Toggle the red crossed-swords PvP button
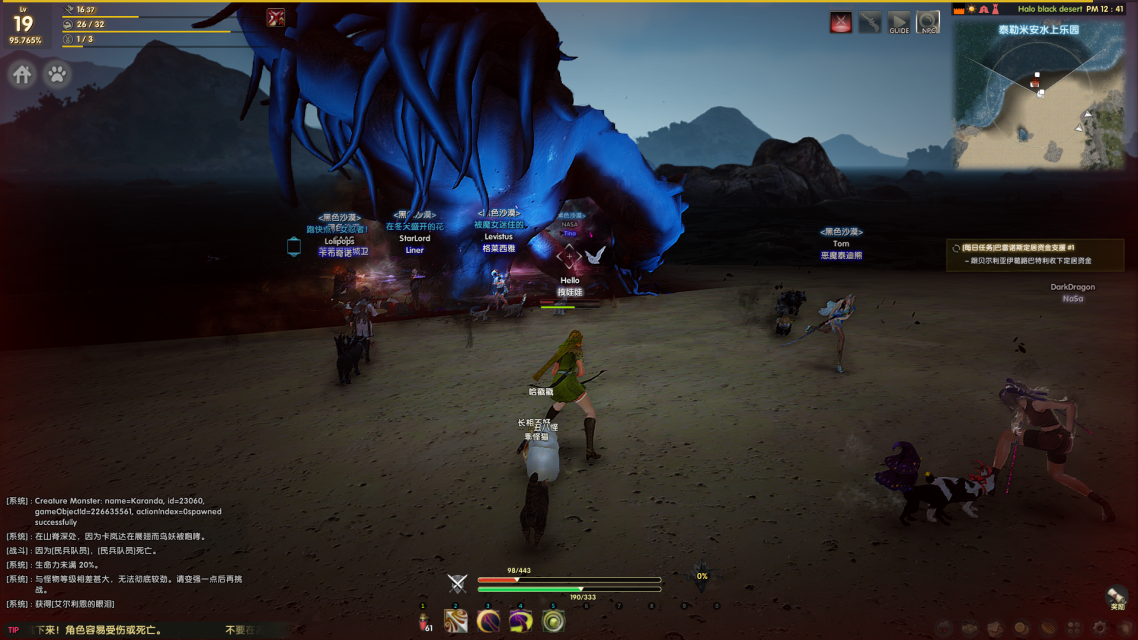 pos(841,22)
